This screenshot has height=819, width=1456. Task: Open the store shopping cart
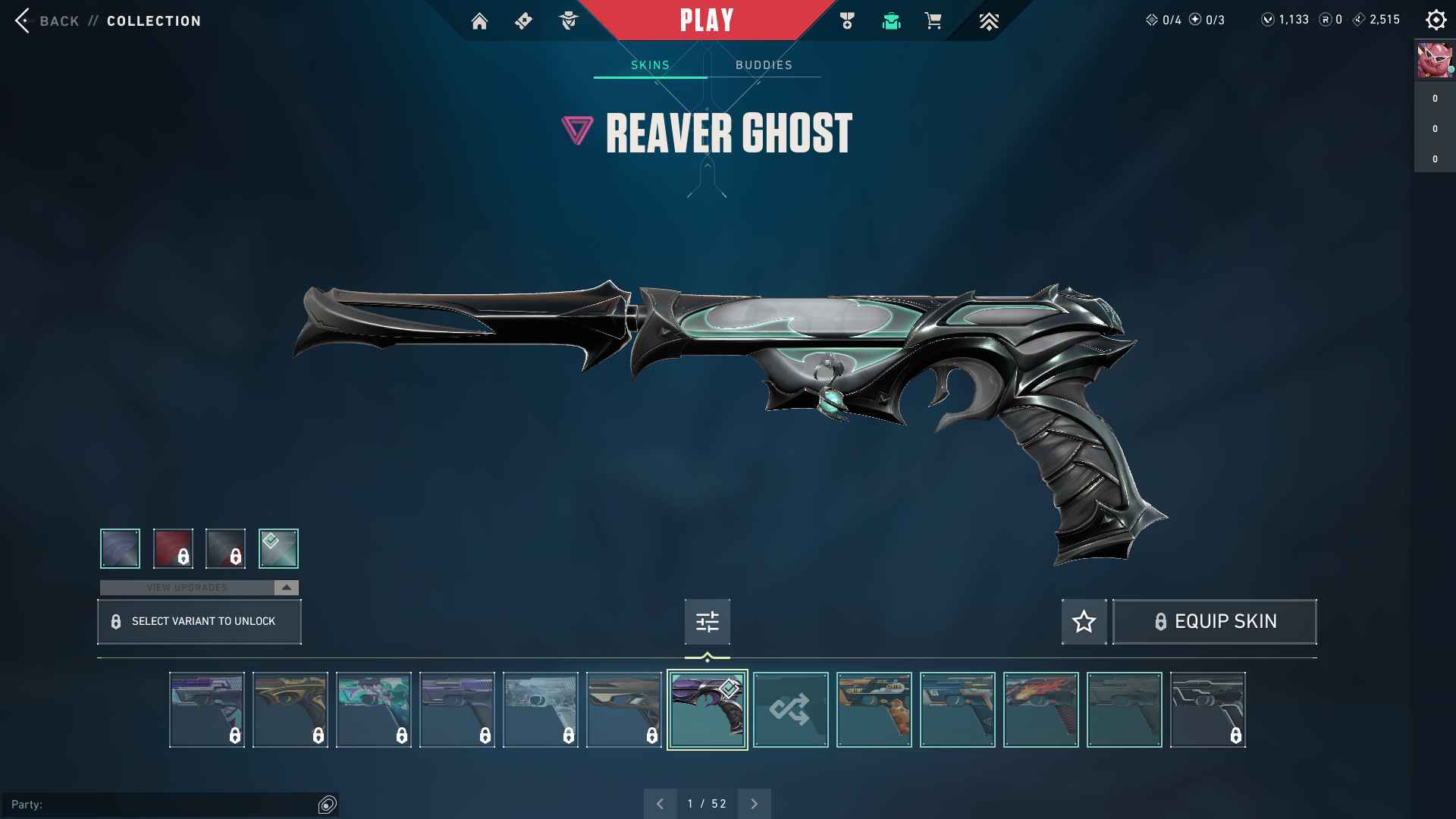[934, 21]
